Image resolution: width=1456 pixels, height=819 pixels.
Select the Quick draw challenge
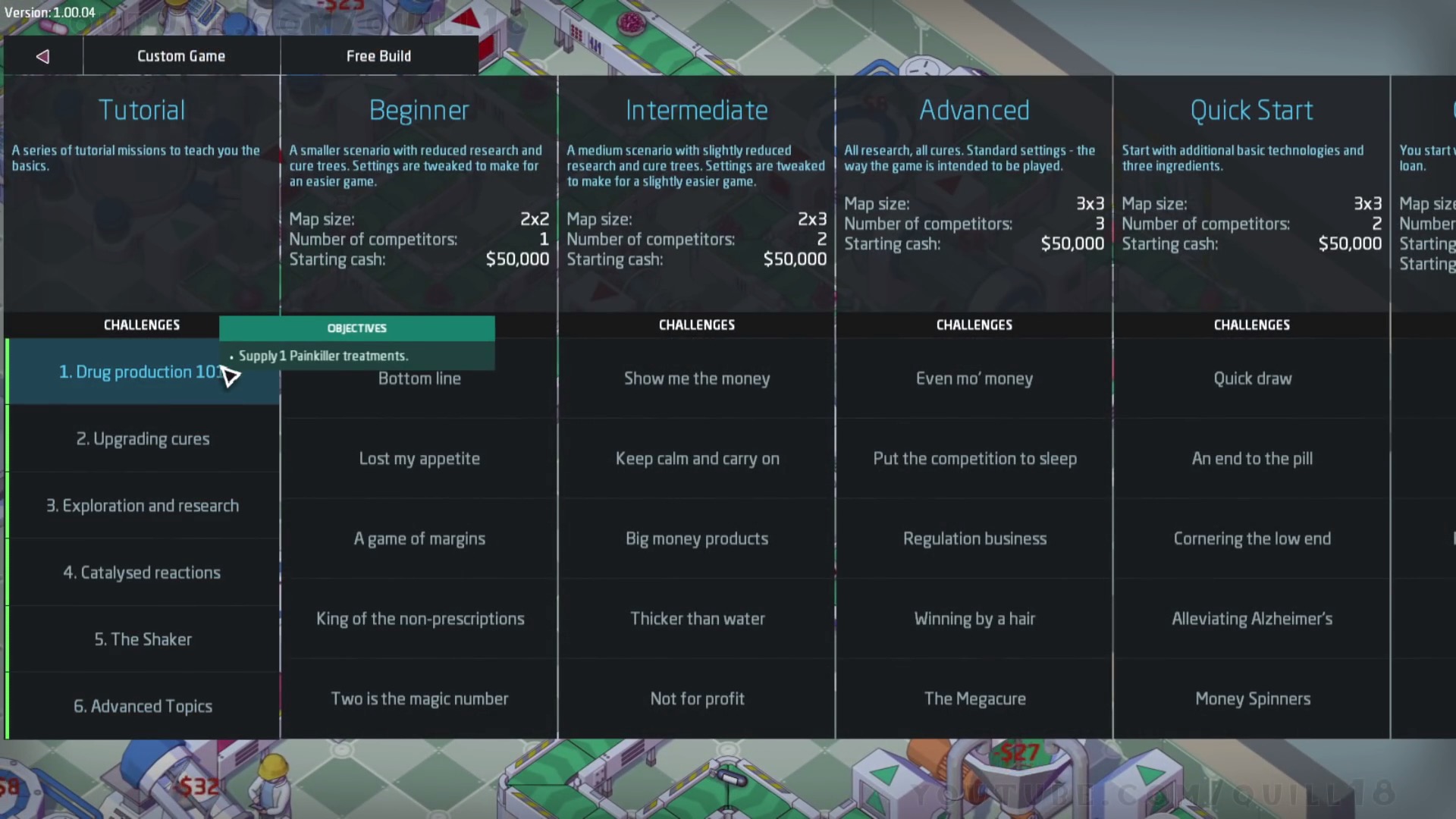[x=1252, y=378]
